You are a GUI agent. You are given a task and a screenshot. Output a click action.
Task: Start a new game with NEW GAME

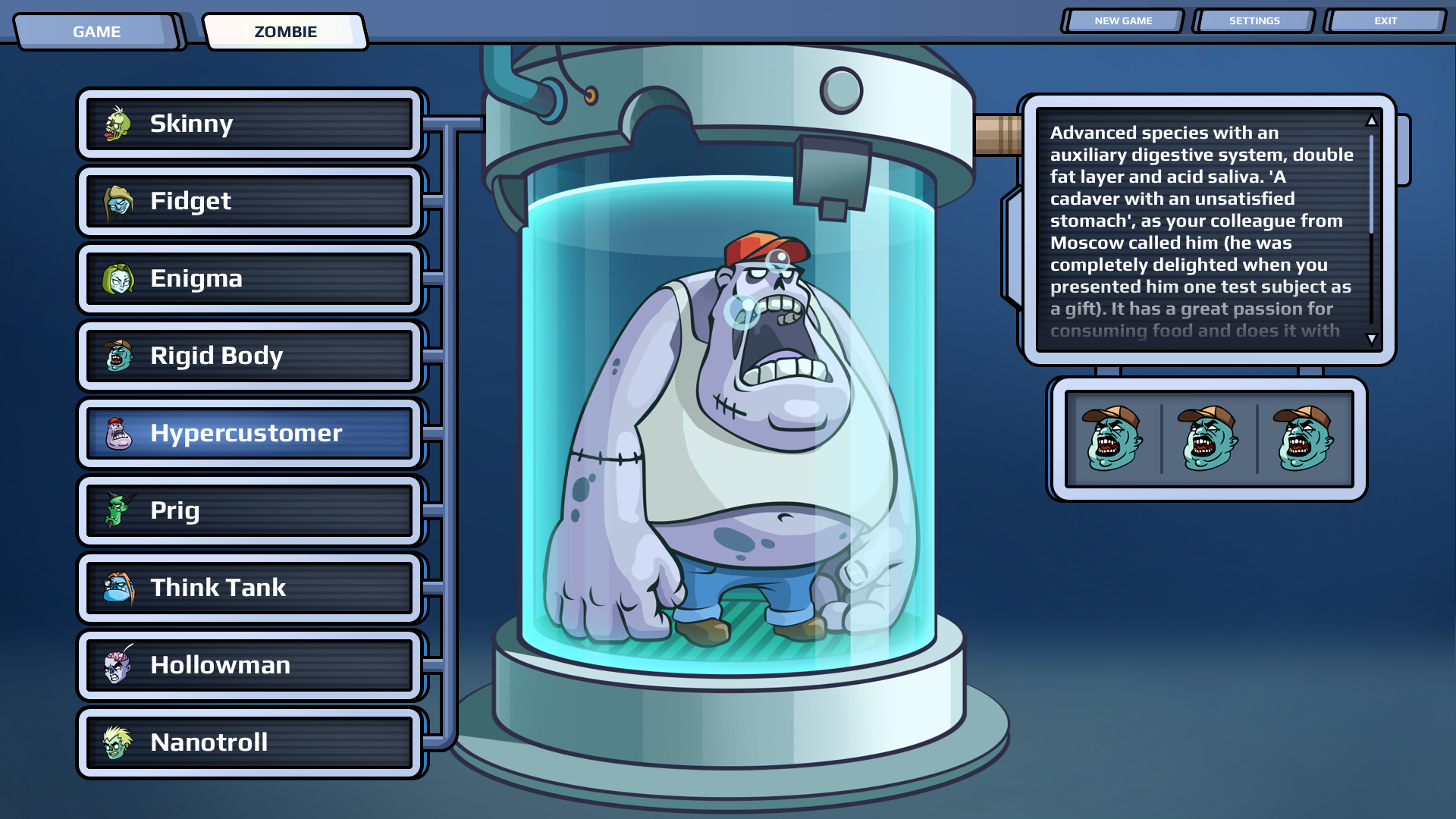pos(1122,20)
